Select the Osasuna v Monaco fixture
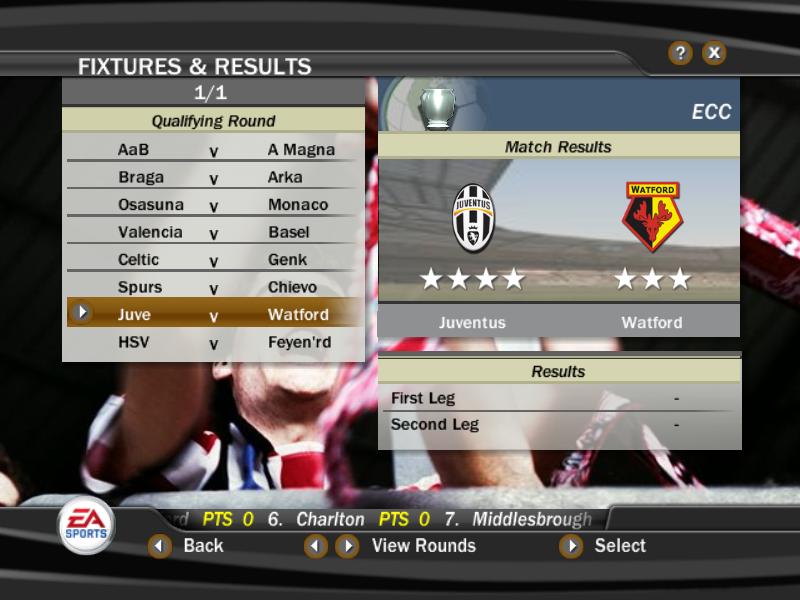 pos(214,205)
